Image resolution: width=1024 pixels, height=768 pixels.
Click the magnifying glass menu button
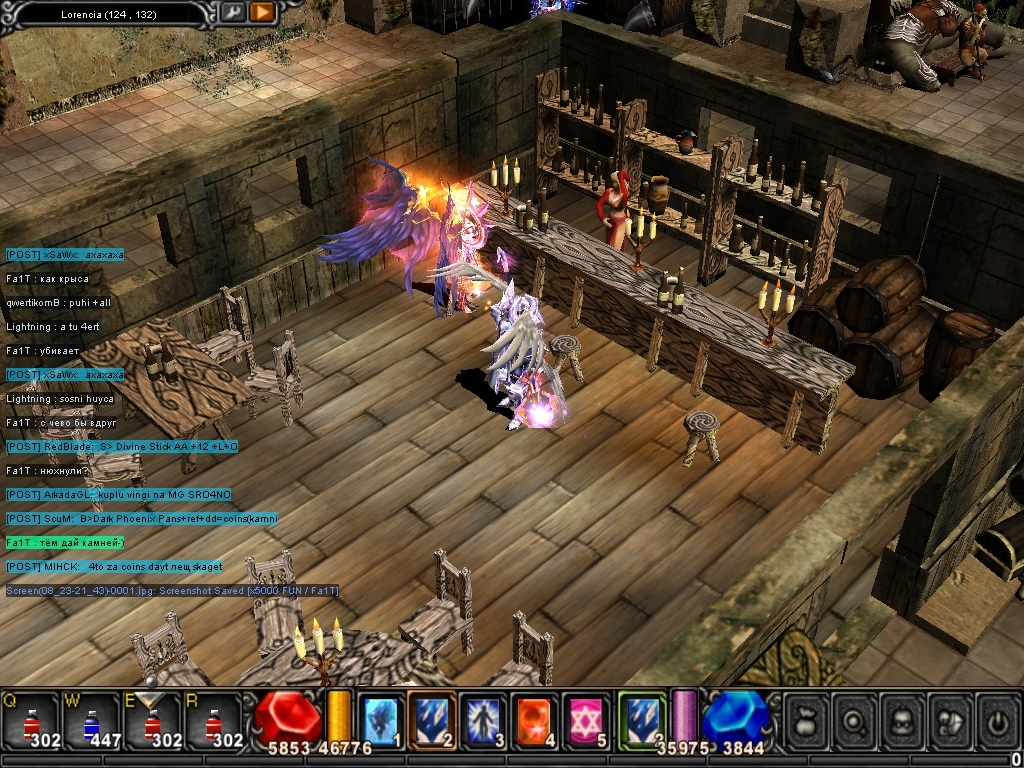(x=855, y=721)
